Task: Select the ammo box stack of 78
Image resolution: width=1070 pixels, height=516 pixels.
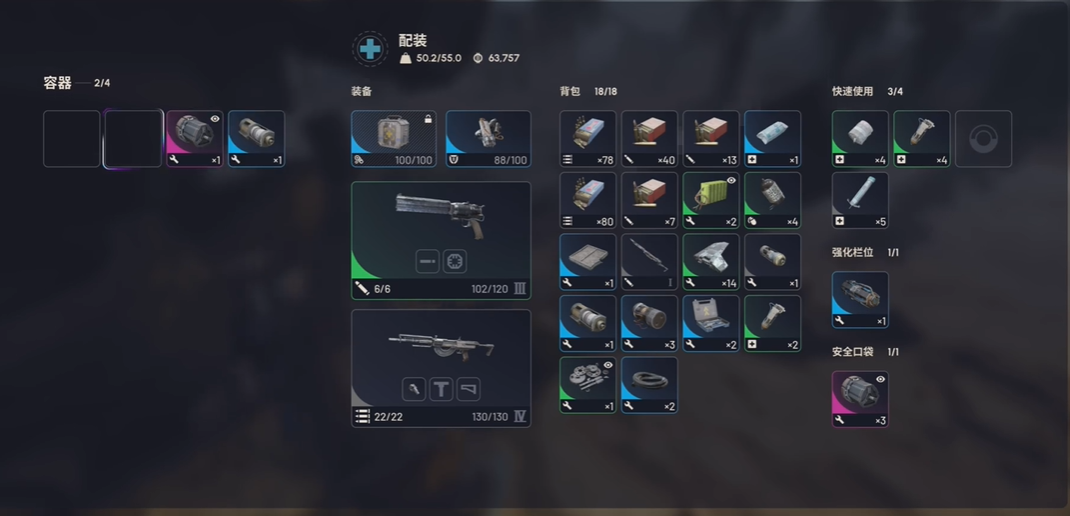Action: pos(588,138)
